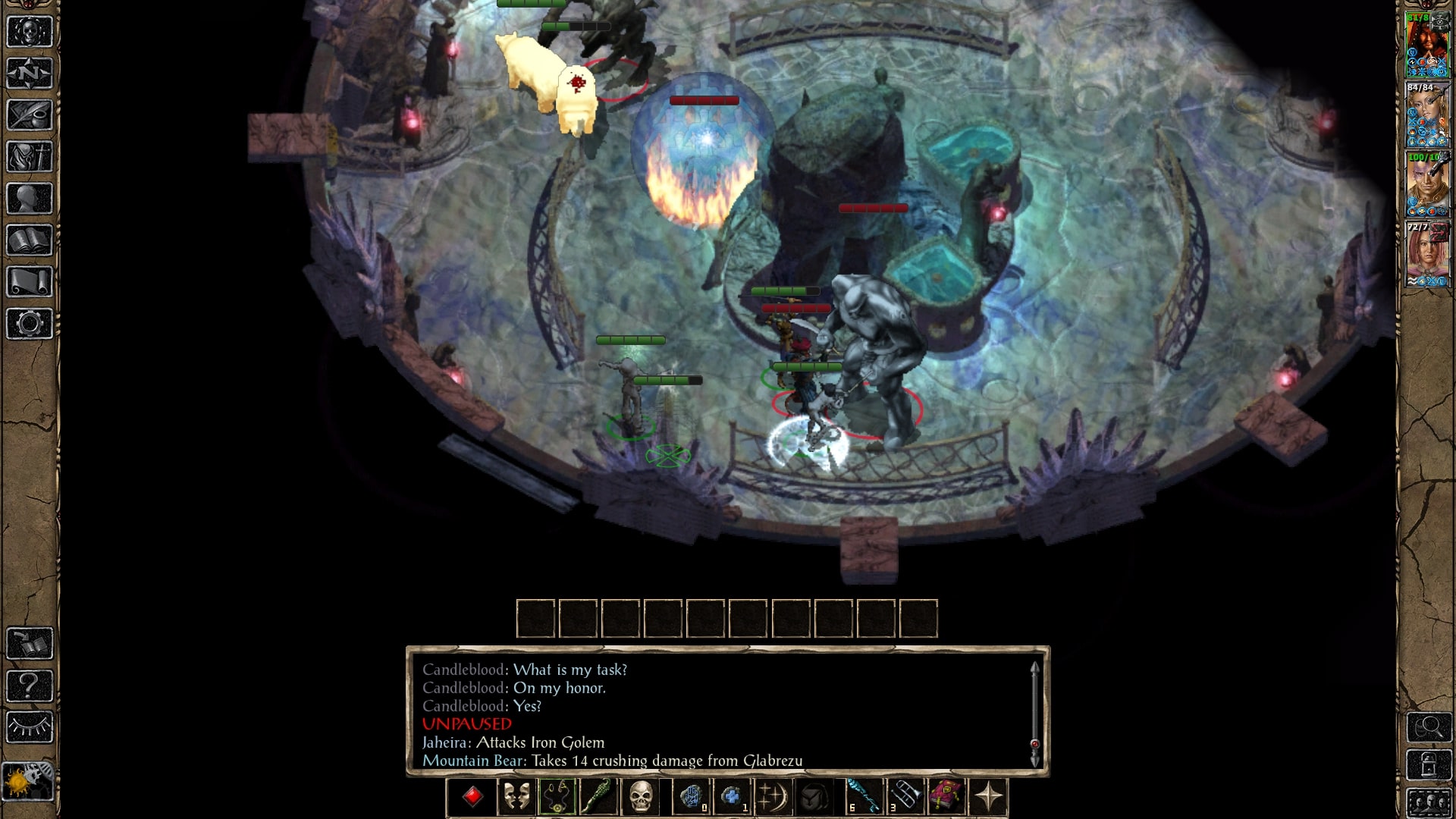Click the skull button atop the left sidebar
Screen dimensions: 1456x819
point(30,32)
